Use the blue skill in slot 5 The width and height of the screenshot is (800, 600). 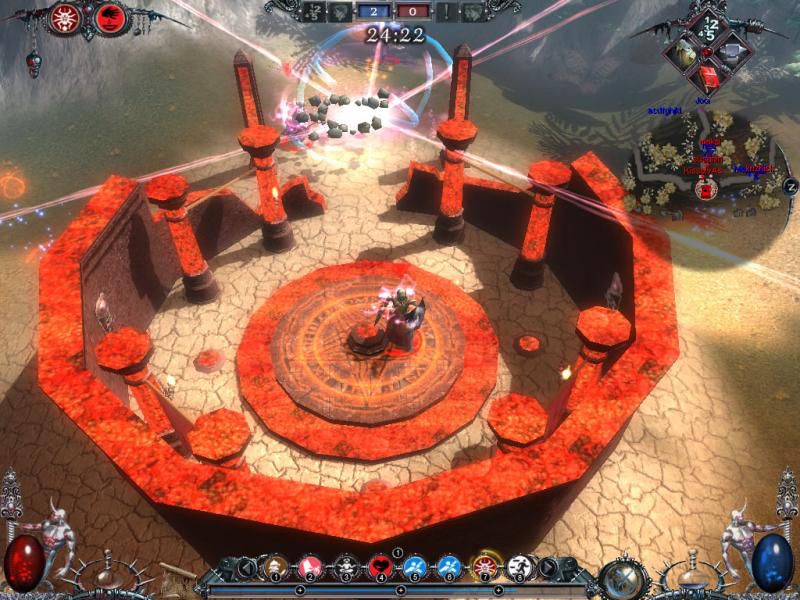tap(415, 568)
